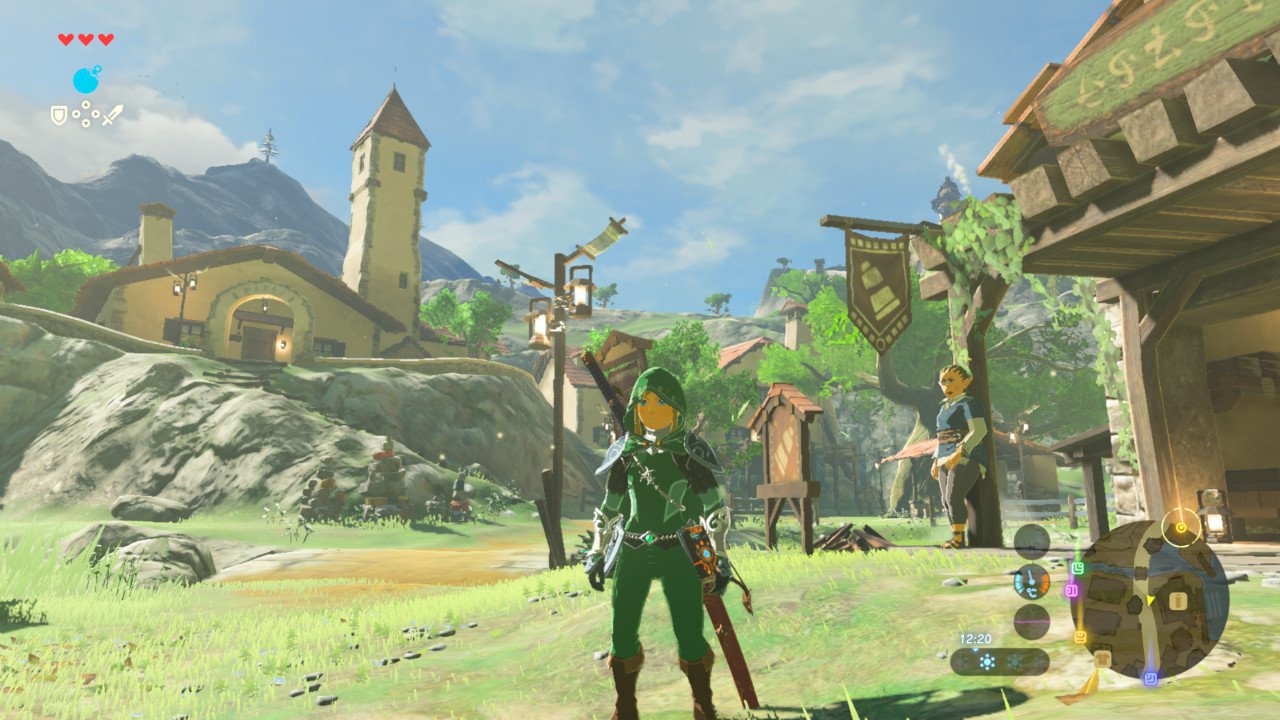This screenshot has width=1280, height=720.
Task: Toggle the right arrow on the d-pad indicator
Action: click(x=96, y=114)
